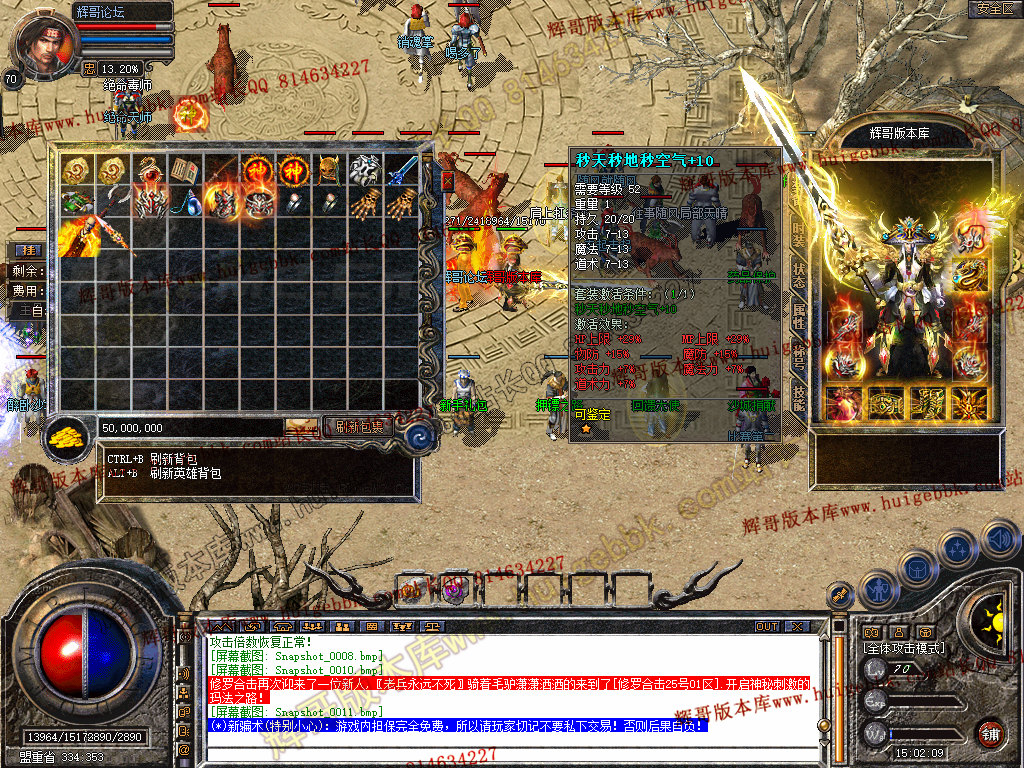This screenshot has width=1024, height=768.
Task: Close the chat window with X
Action: (796, 626)
